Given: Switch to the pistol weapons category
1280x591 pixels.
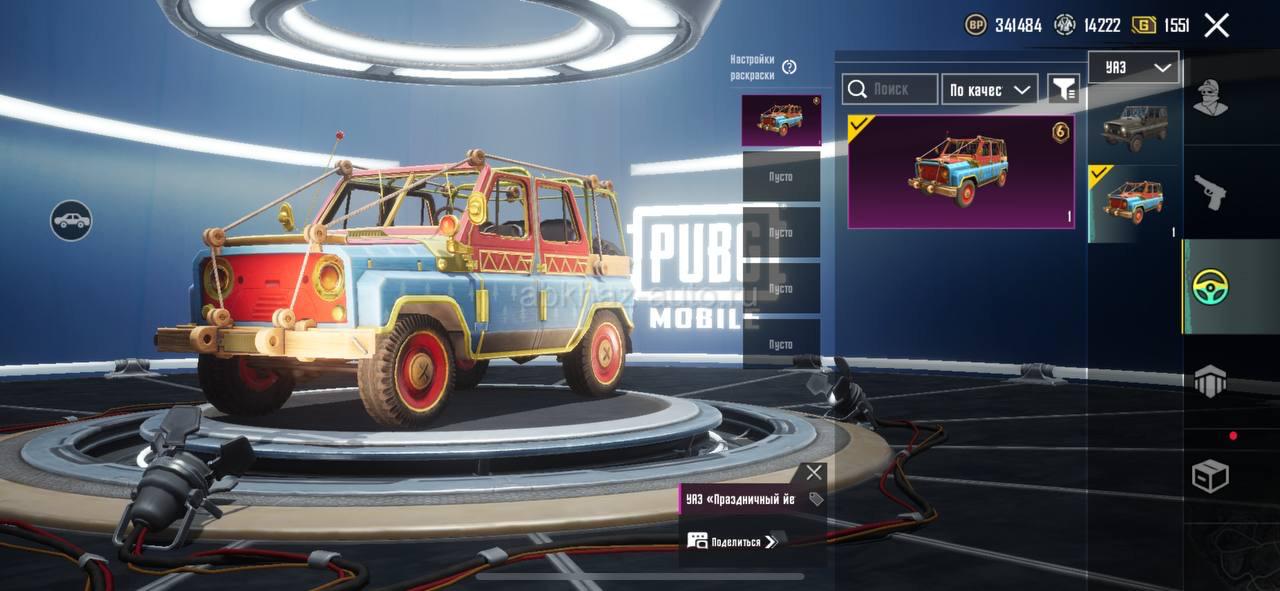Looking at the screenshot, I should 1211,193.
